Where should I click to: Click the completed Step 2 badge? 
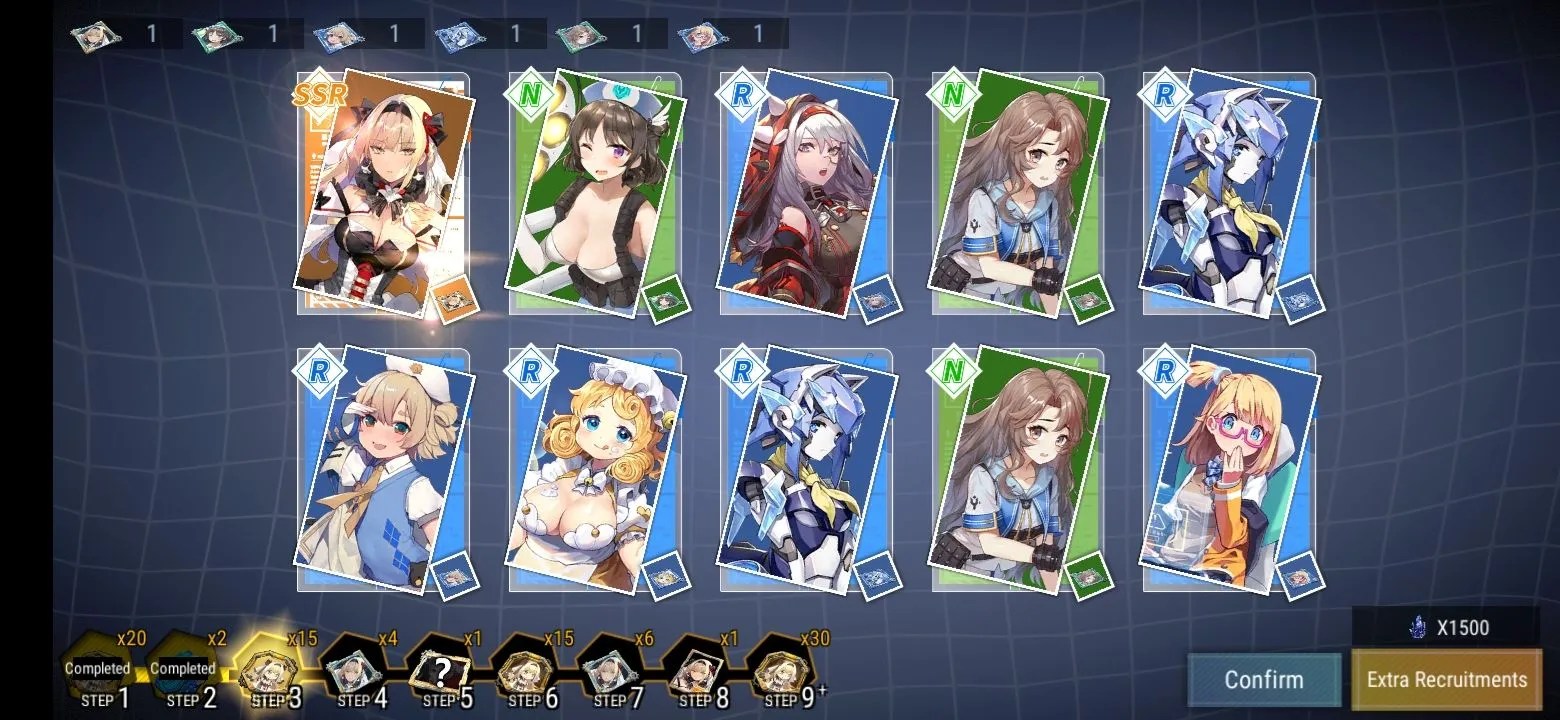183,670
